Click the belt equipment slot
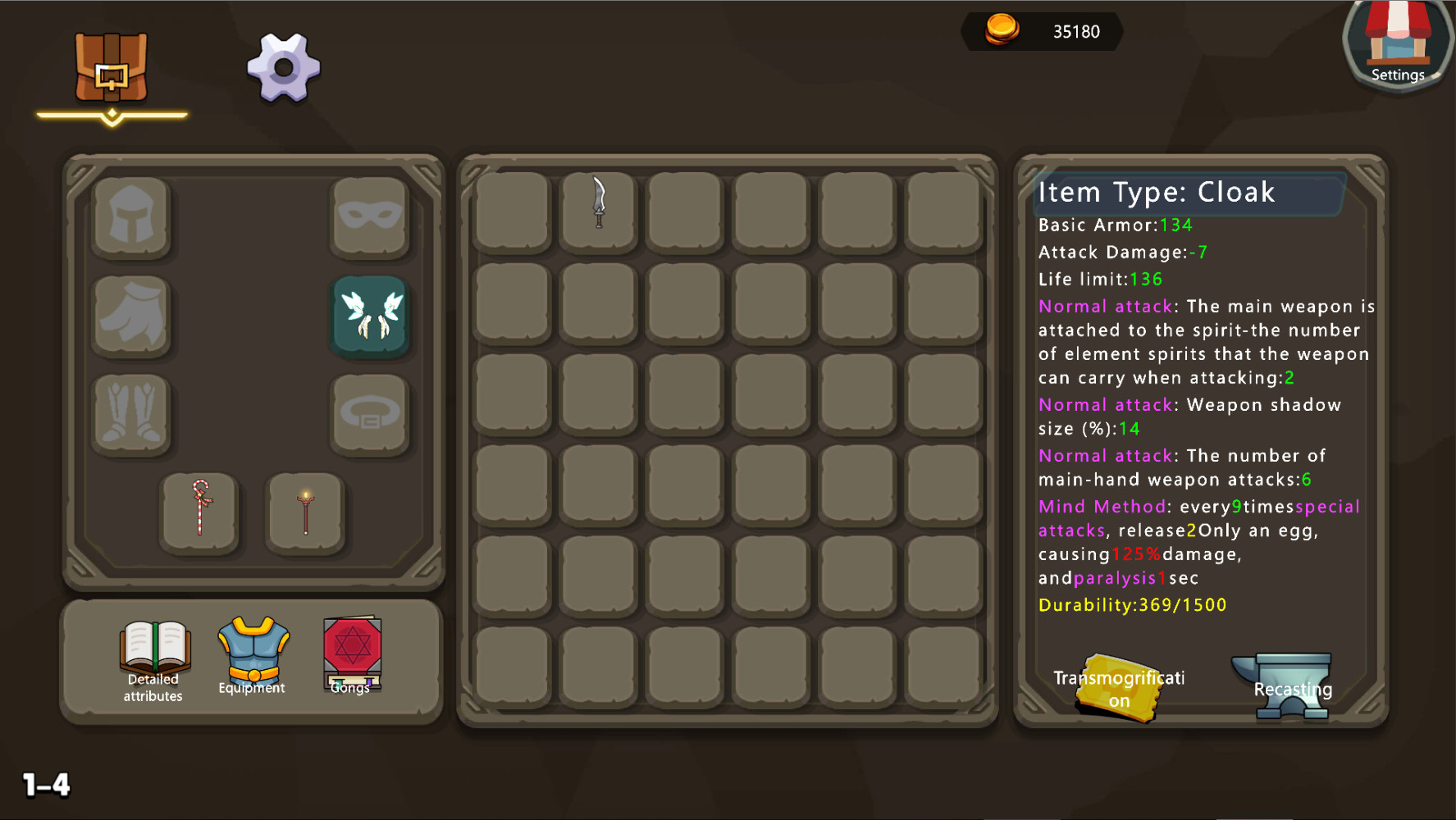1456x820 pixels. [x=370, y=414]
